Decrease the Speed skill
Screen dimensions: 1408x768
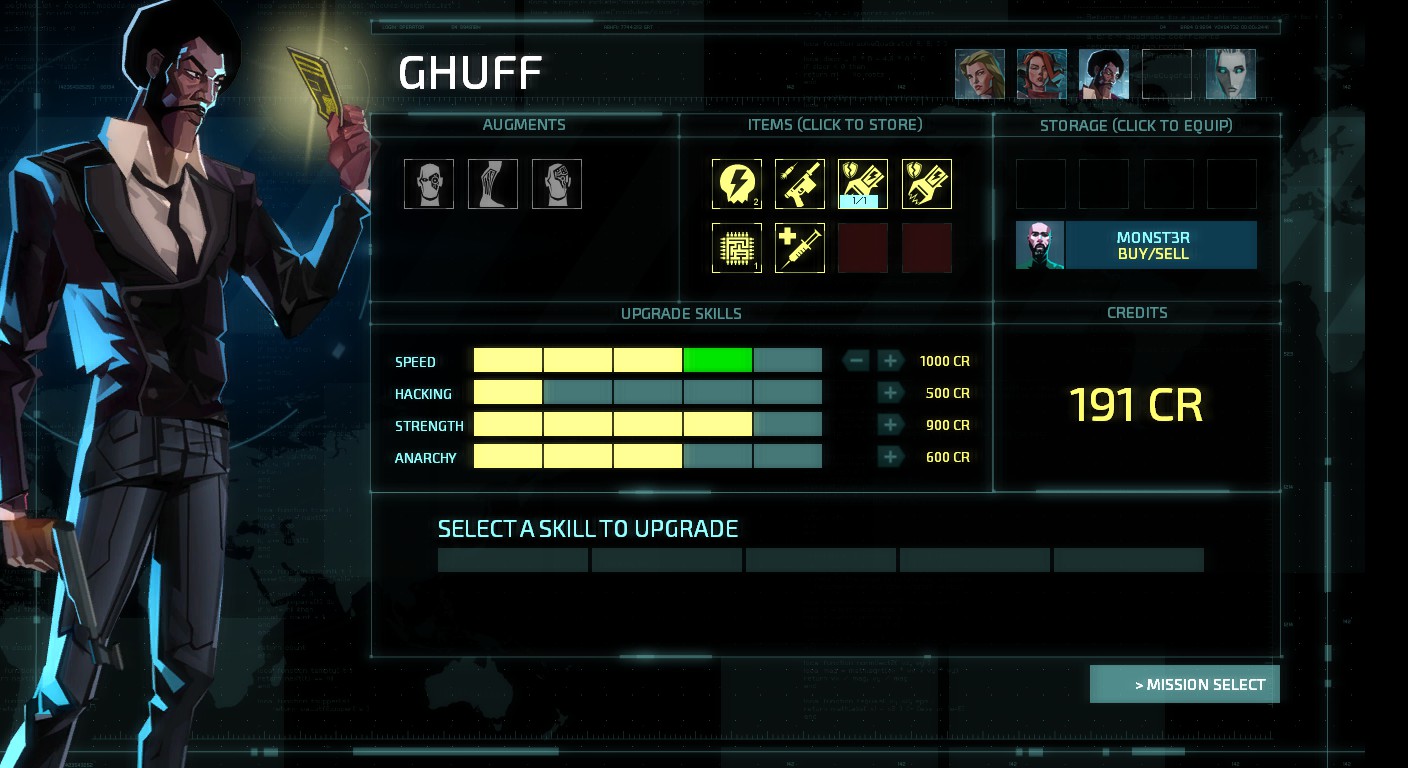click(856, 361)
